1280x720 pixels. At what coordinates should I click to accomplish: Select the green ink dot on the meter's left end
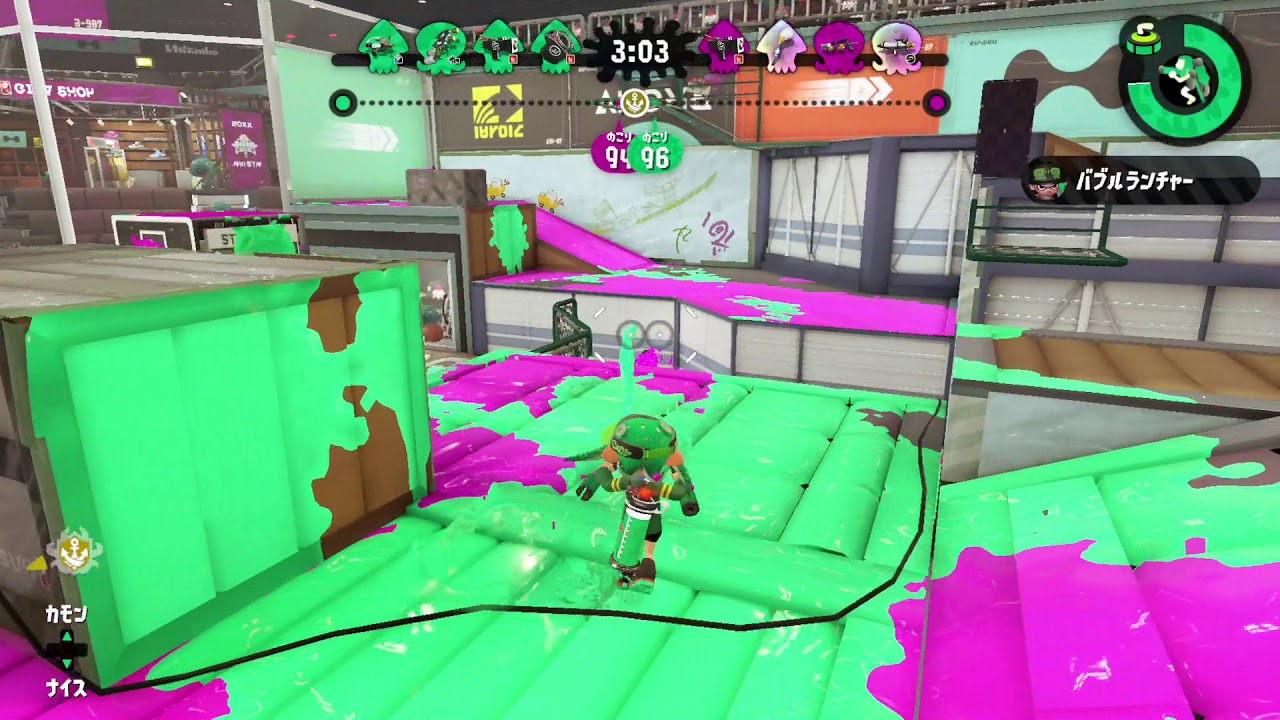tap(341, 101)
